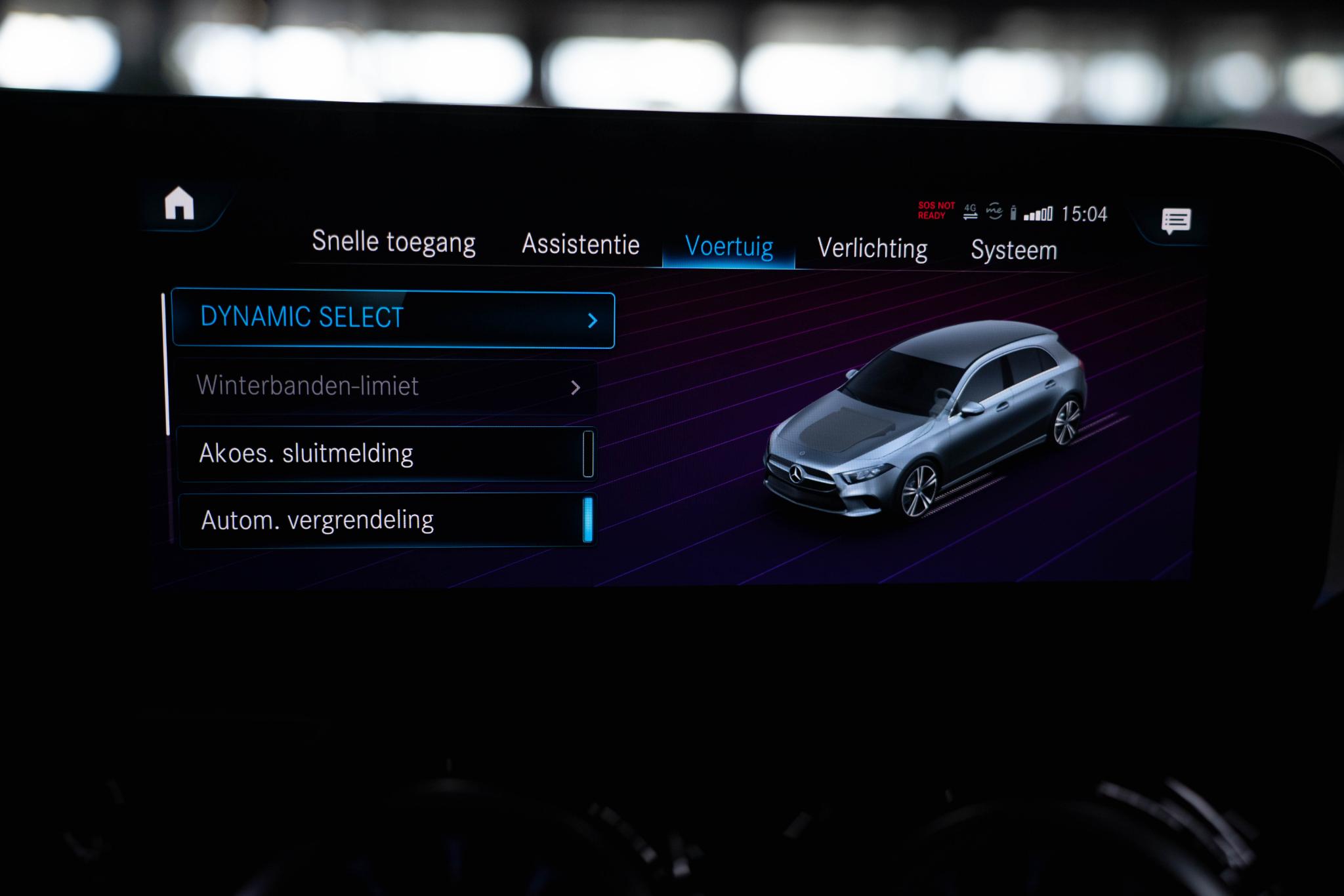Select the Voertuig tab
The width and height of the screenshot is (1344, 896).
729,247
